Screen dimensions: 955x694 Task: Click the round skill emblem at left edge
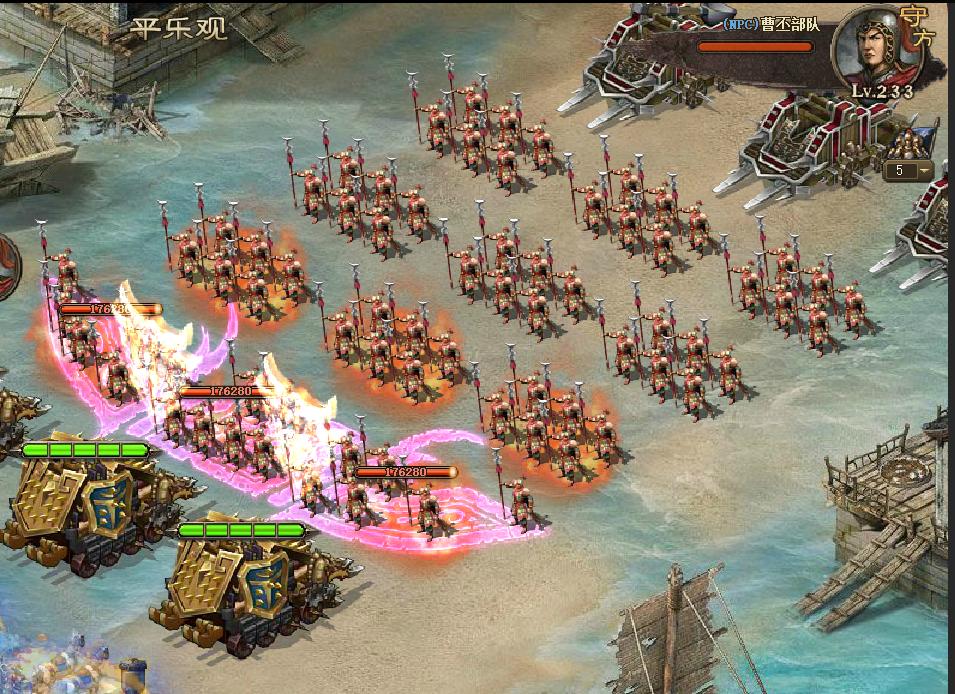pyautogui.click(x=8, y=266)
